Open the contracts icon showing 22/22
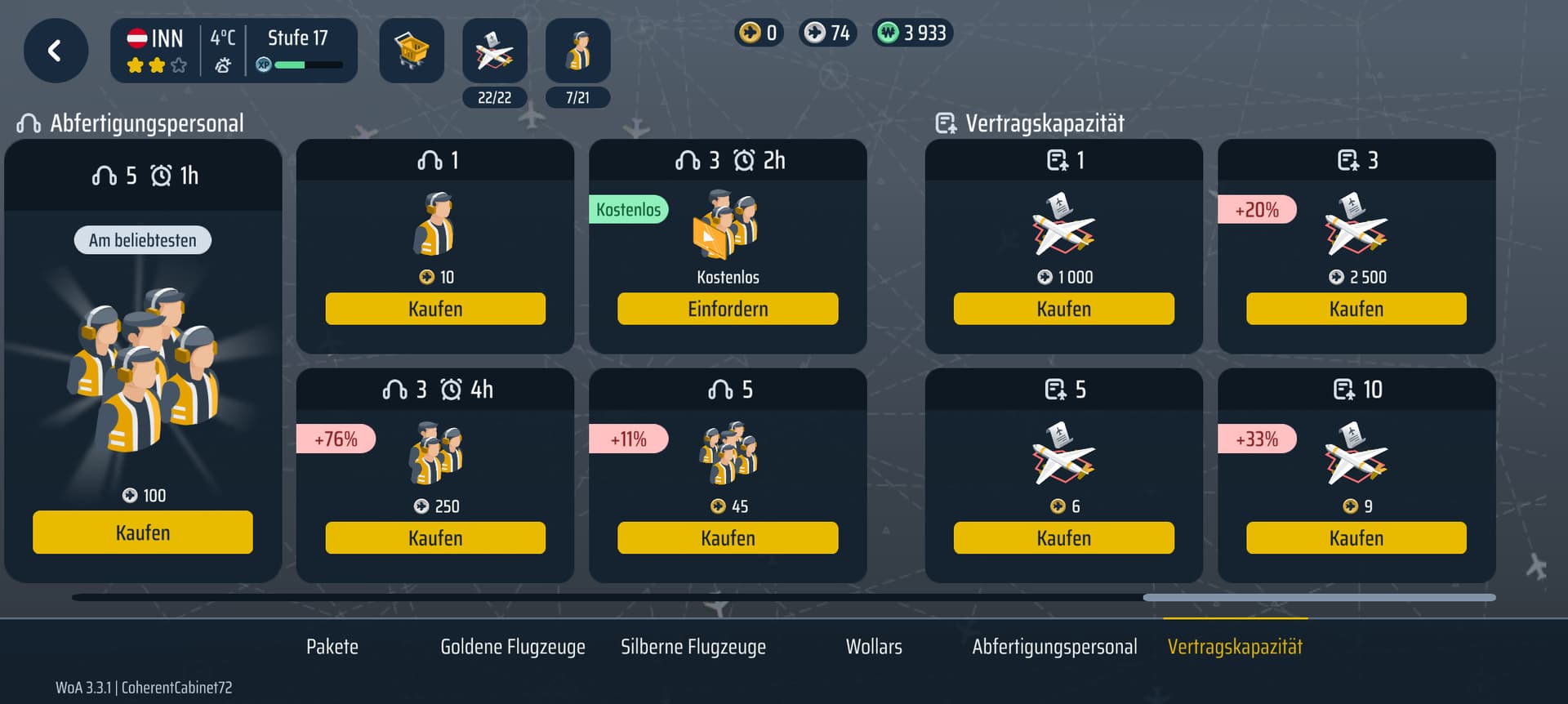 click(494, 52)
